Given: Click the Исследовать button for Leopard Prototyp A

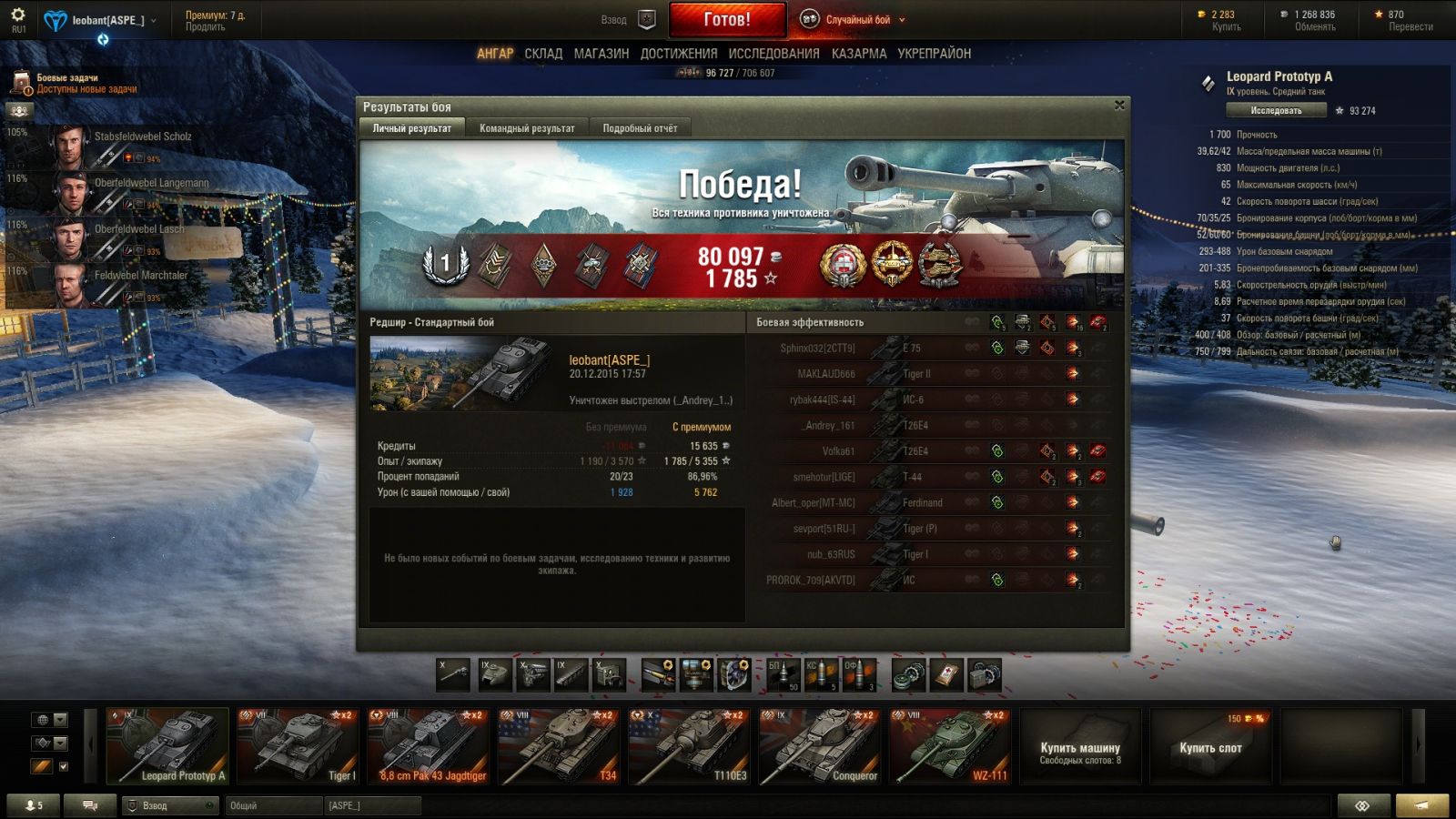Looking at the screenshot, I should pyautogui.click(x=1276, y=110).
